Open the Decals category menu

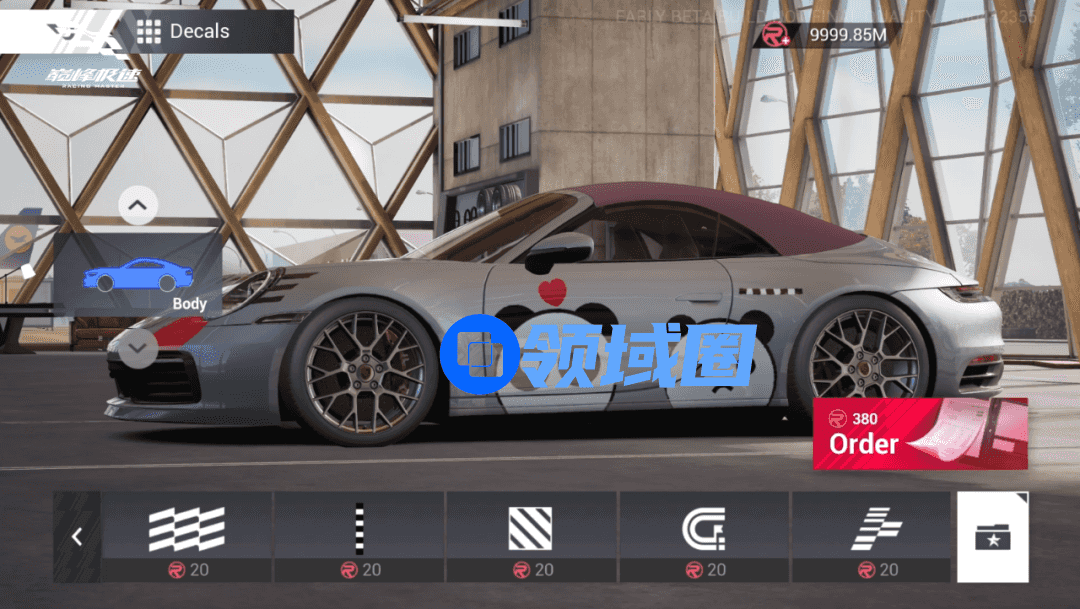pos(184,32)
